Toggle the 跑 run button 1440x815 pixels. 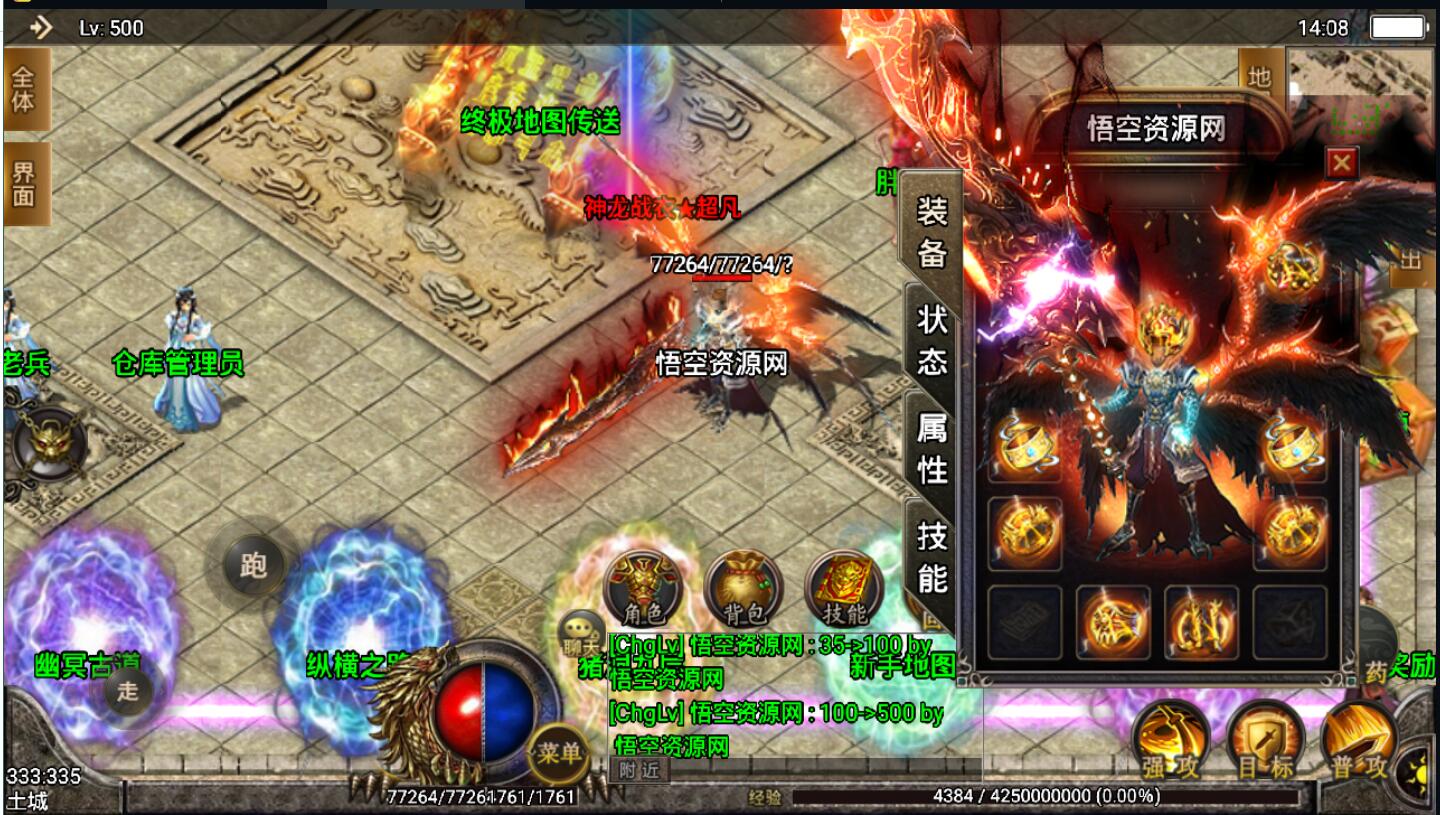pyautogui.click(x=253, y=565)
